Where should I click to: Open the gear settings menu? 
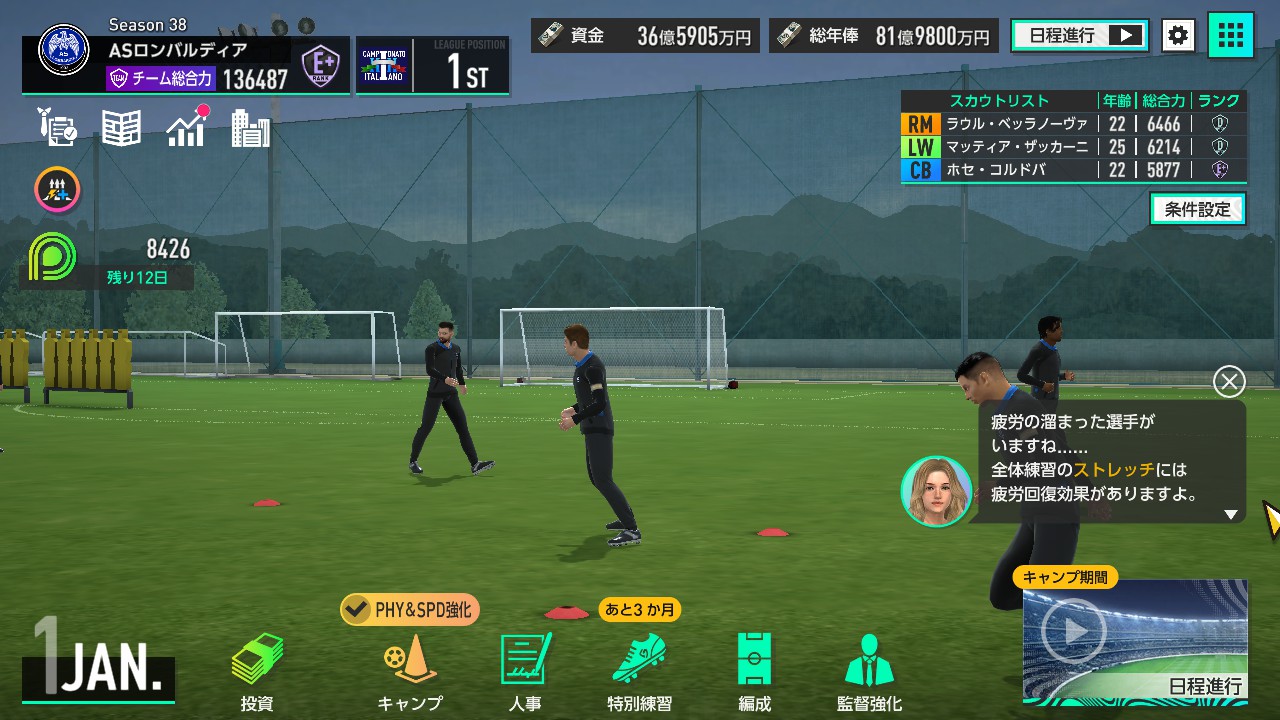1178,36
